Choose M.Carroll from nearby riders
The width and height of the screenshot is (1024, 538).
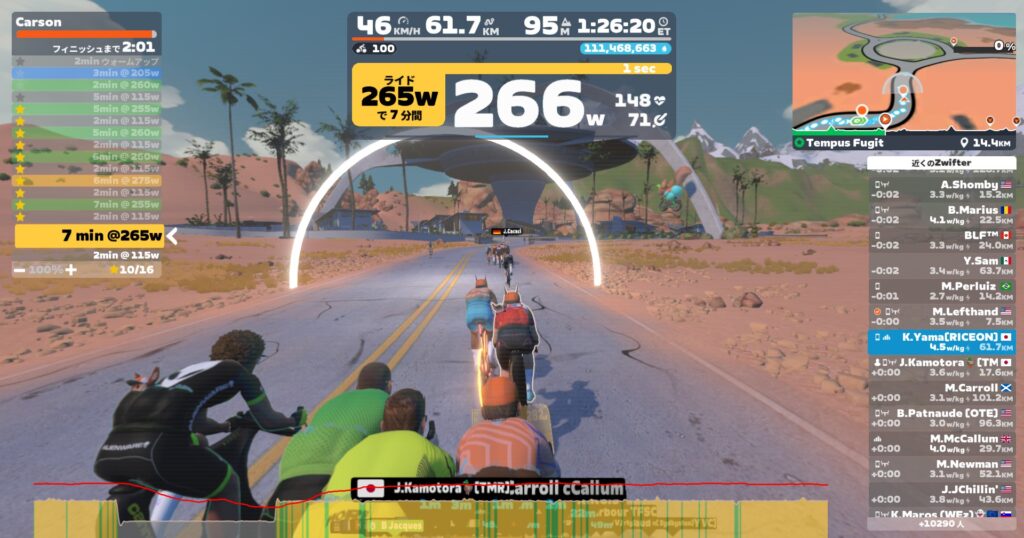tap(941, 393)
